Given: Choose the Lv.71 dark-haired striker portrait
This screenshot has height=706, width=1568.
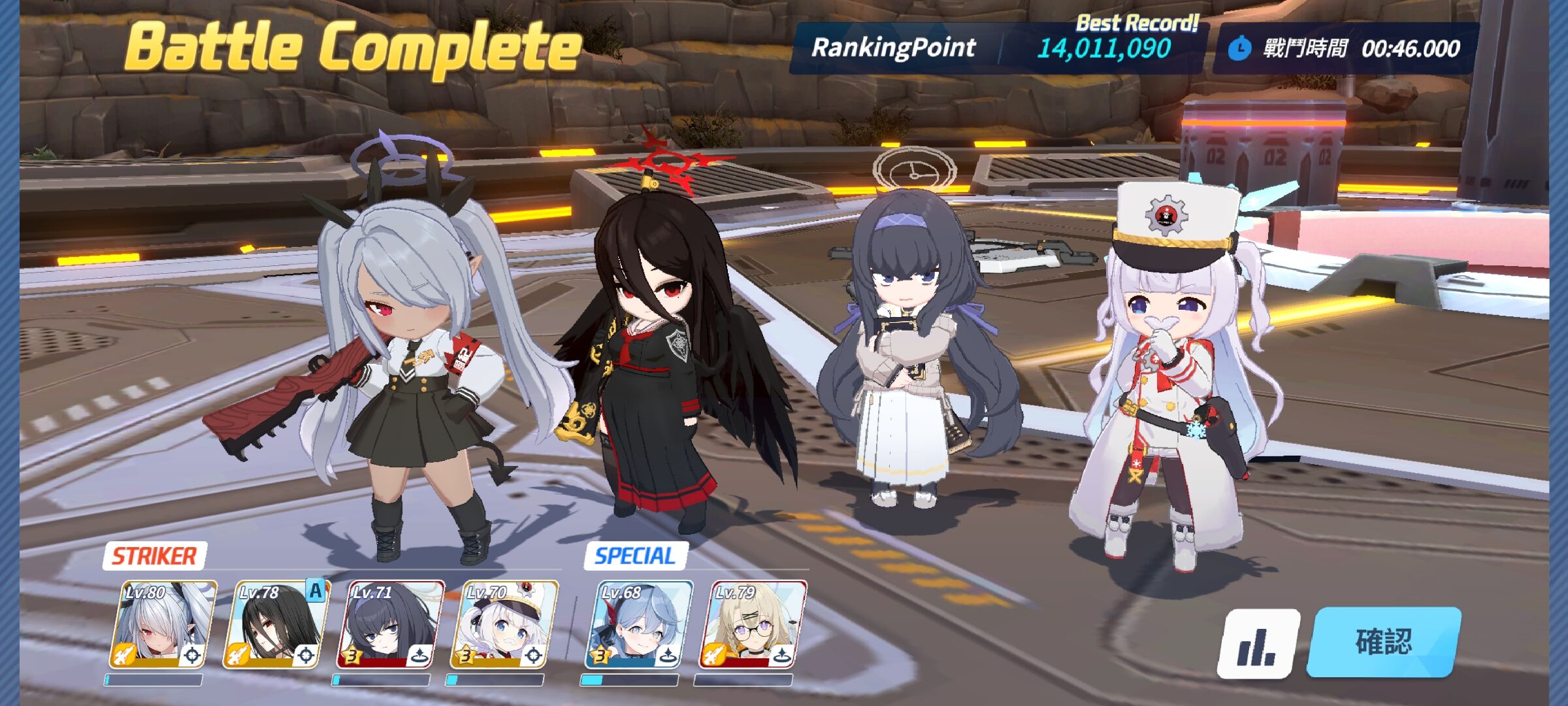Looking at the screenshot, I should click(x=390, y=625).
